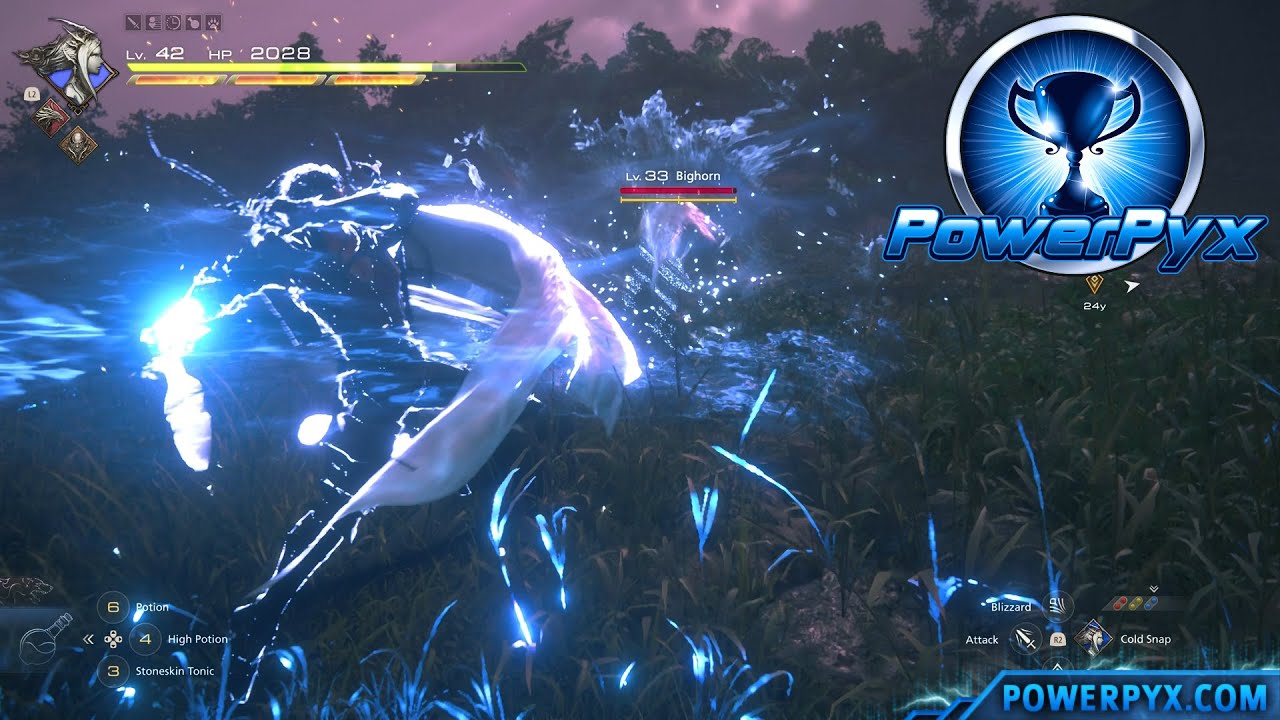The height and width of the screenshot is (720, 1280).
Task: Click the sword icon in the top status row
Action: click(x=133, y=24)
